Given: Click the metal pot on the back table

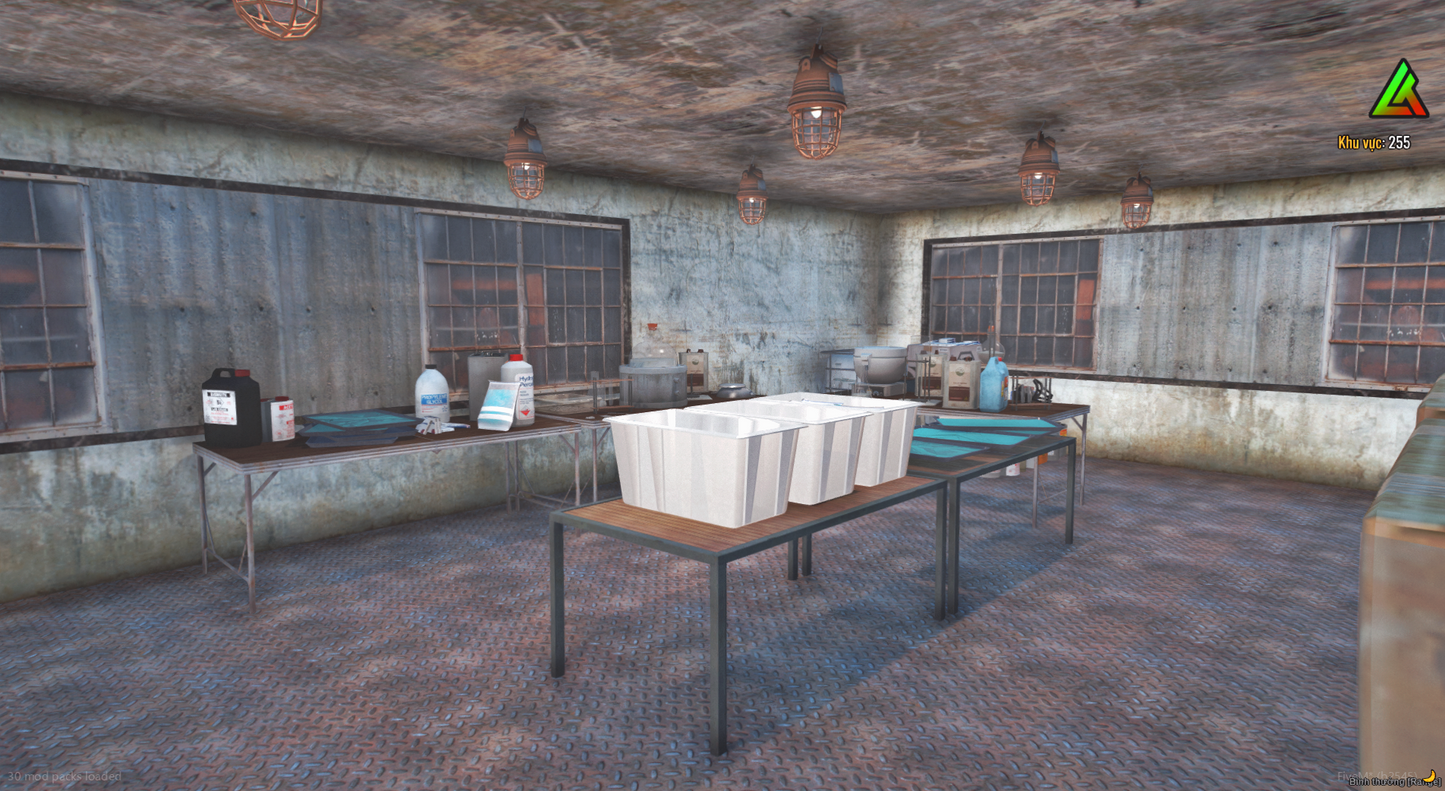Looking at the screenshot, I should click(x=650, y=378).
